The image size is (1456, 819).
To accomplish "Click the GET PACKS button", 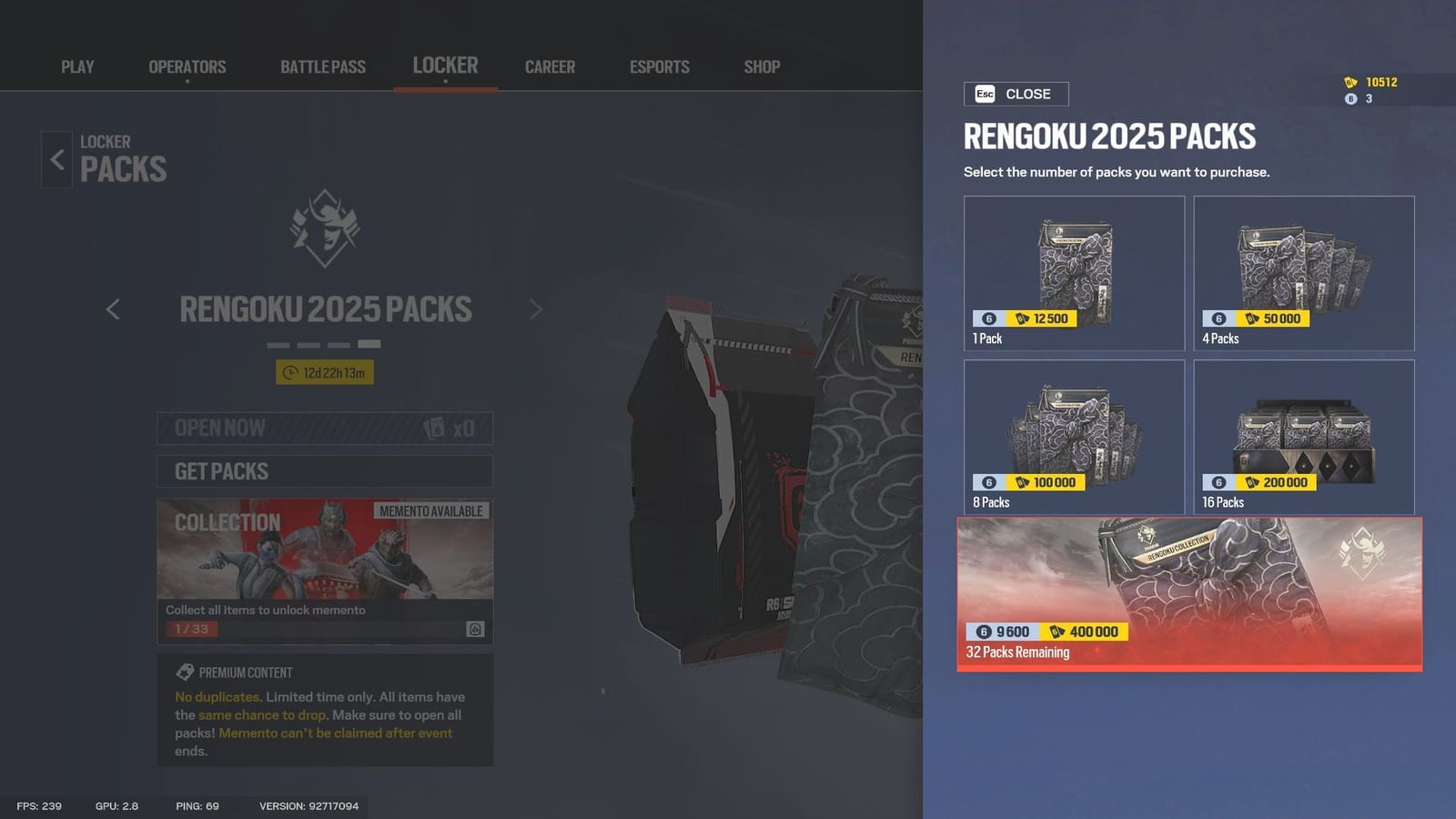I will 325,471.
